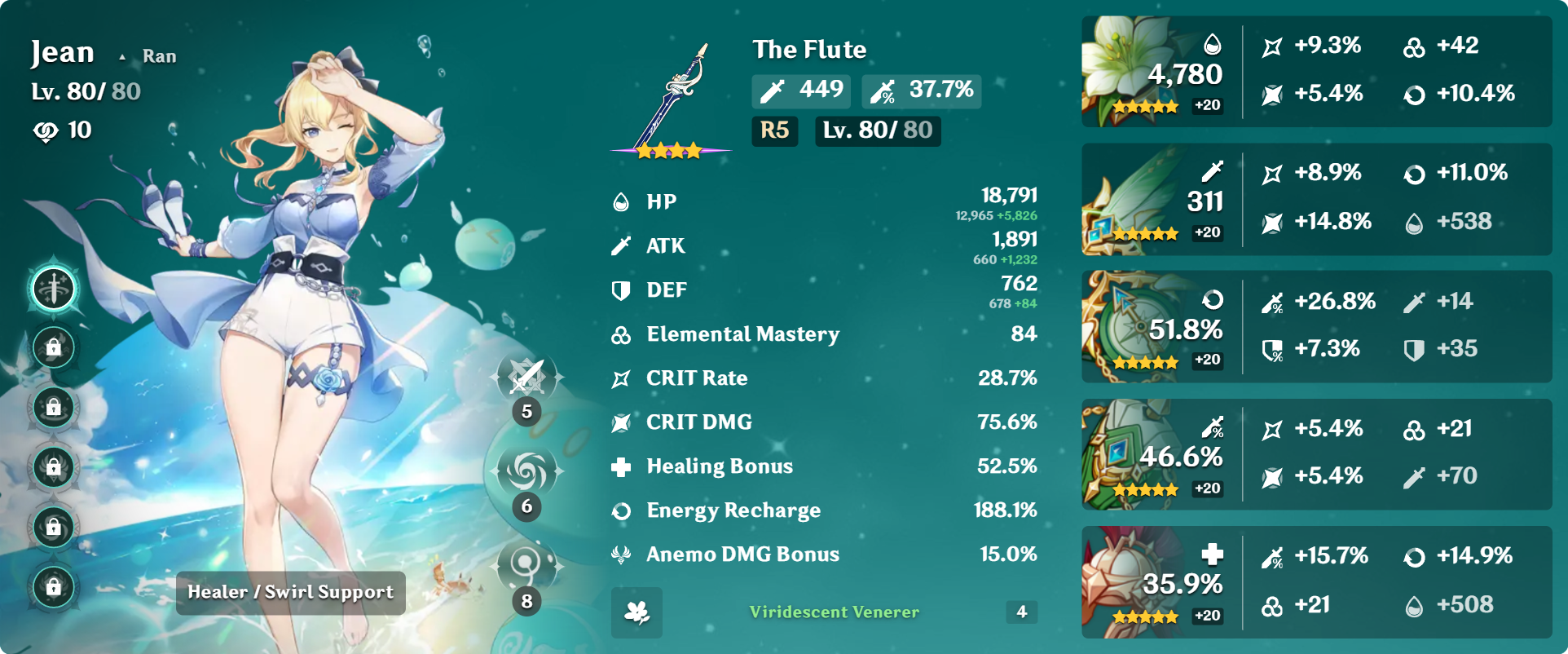Open the normal attack talent at level 5
Image resolution: width=1568 pixels, height=654 pixels.
(x=527, y=378)
